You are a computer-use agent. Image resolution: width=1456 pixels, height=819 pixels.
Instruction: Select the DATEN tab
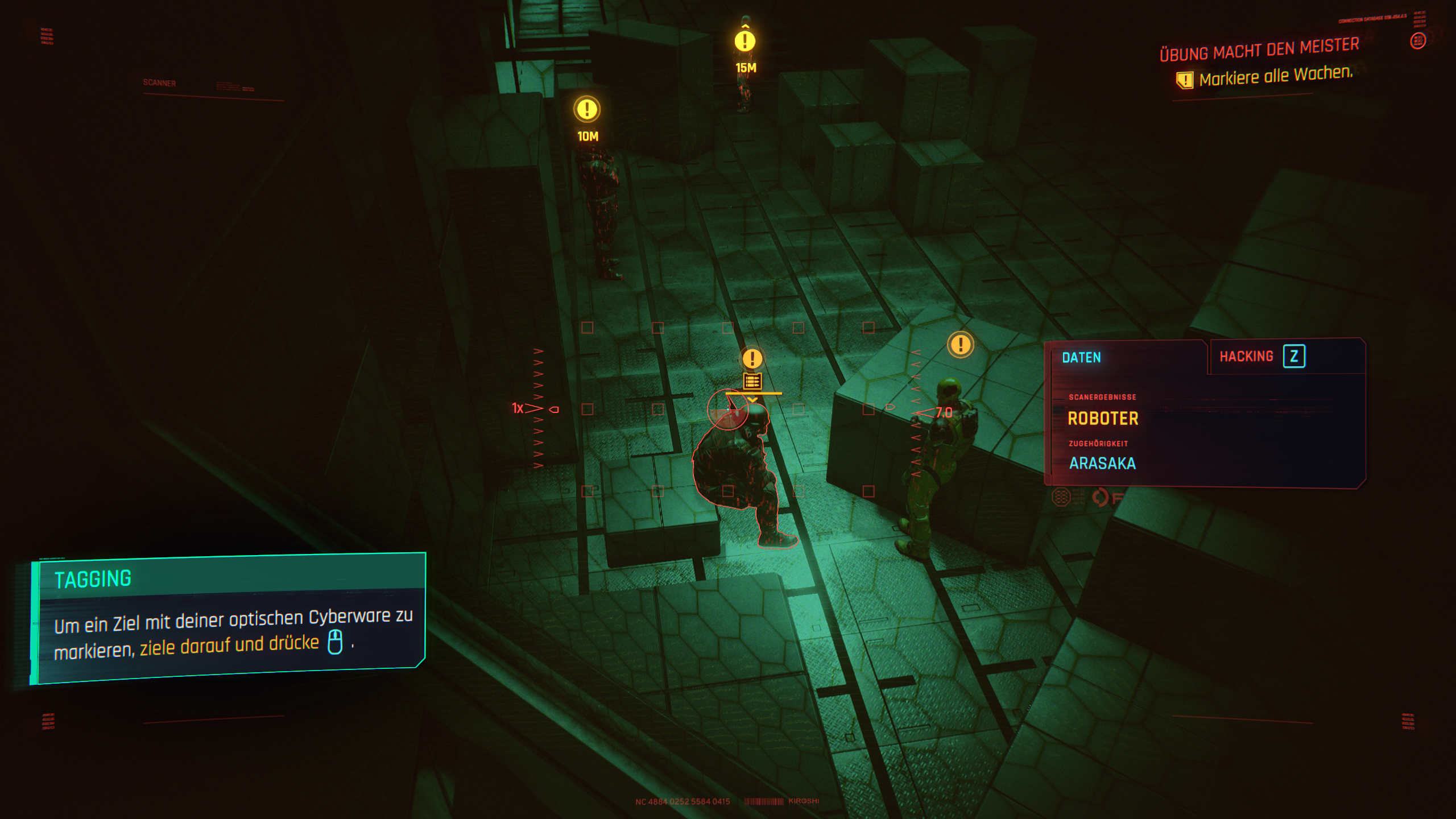tap(1081, 358)
